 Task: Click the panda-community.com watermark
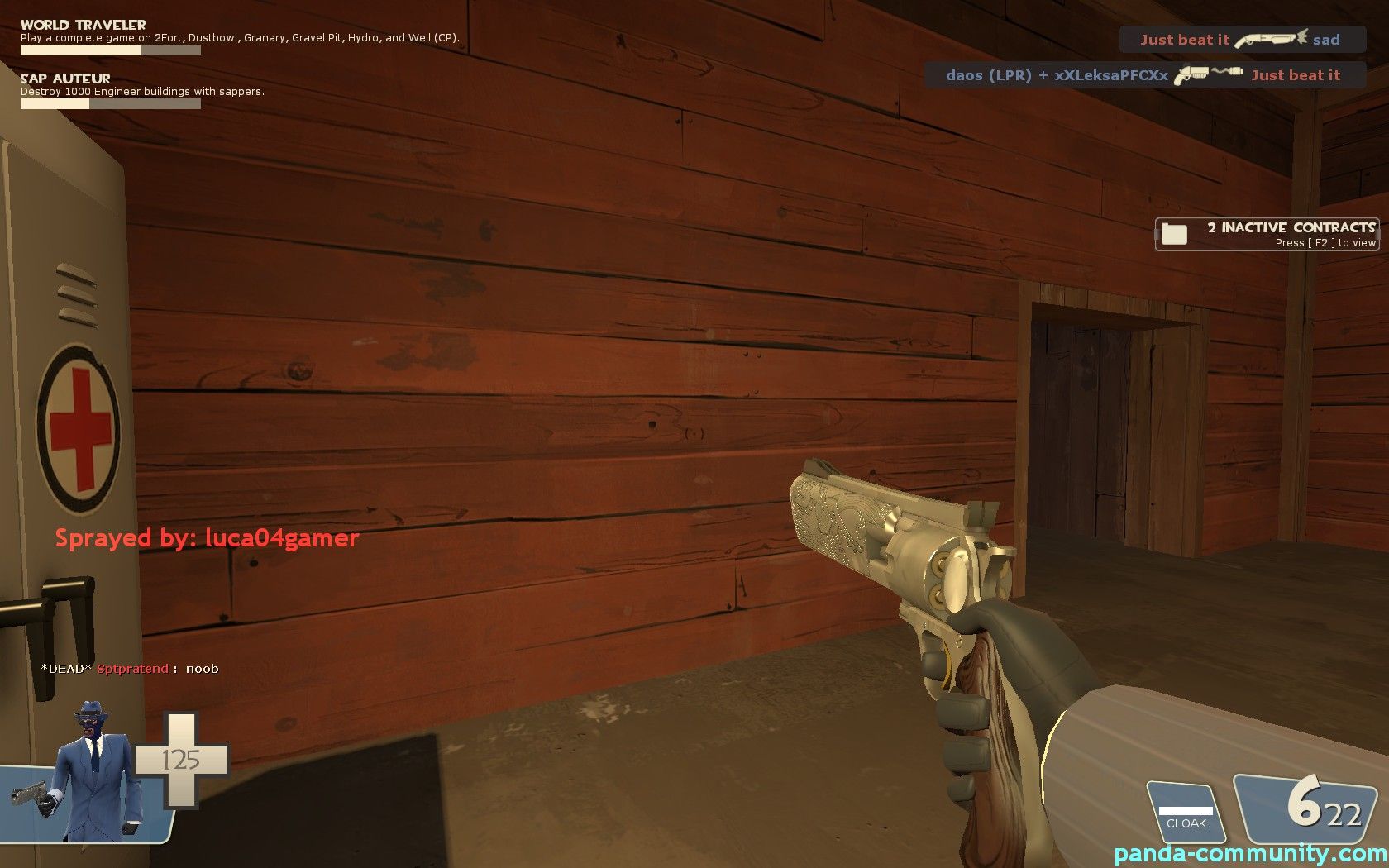tap(1250, 853)
